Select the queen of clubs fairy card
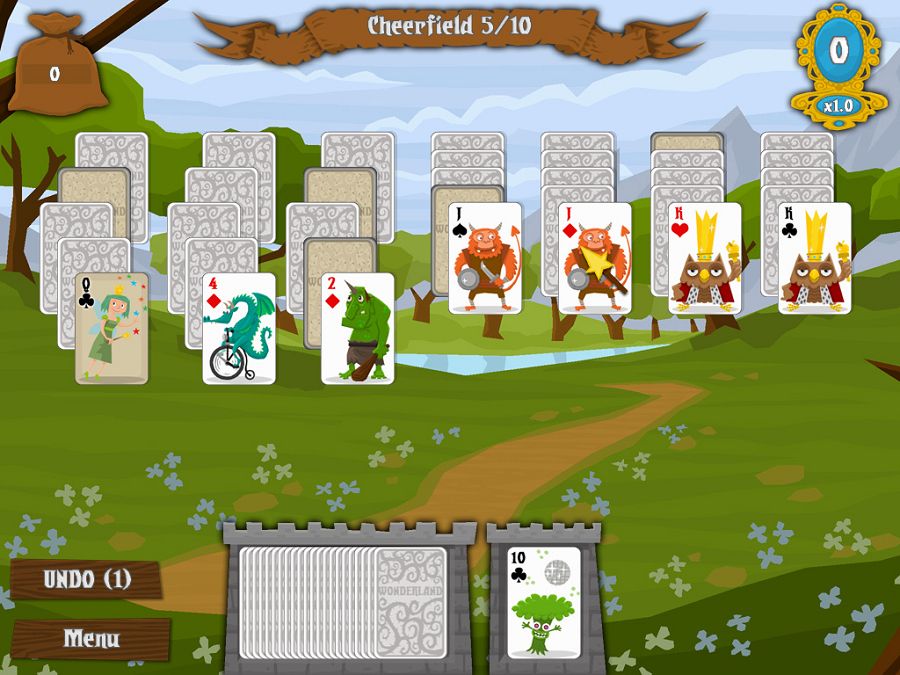Viewport: 900px width, 675px height. pos(112,328)
